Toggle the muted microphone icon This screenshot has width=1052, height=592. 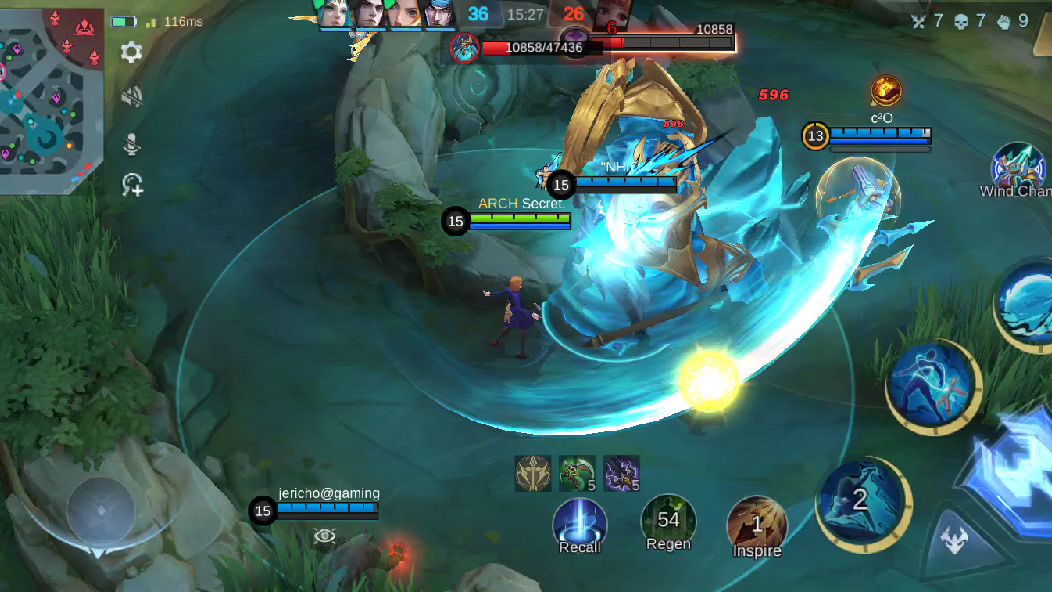[131, 143]
